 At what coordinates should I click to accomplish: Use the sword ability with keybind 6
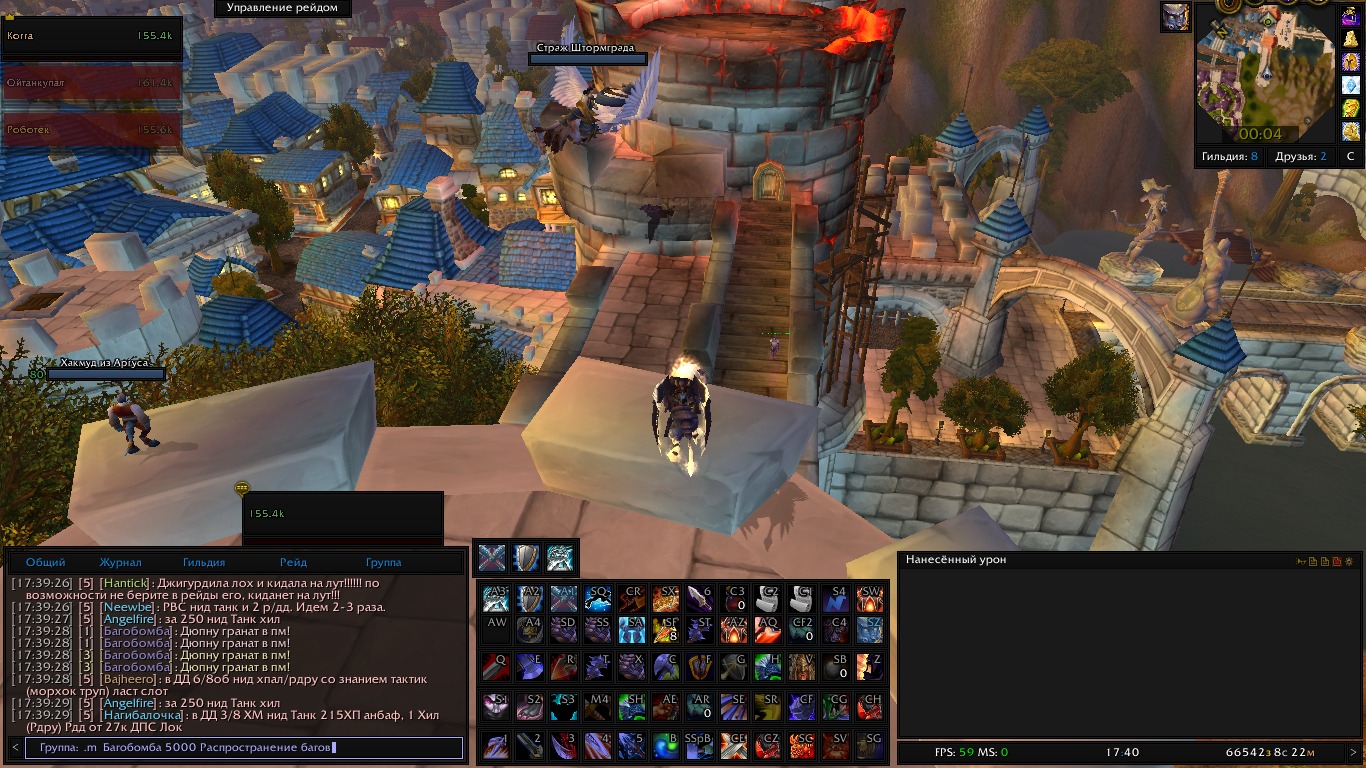[700, 598]
